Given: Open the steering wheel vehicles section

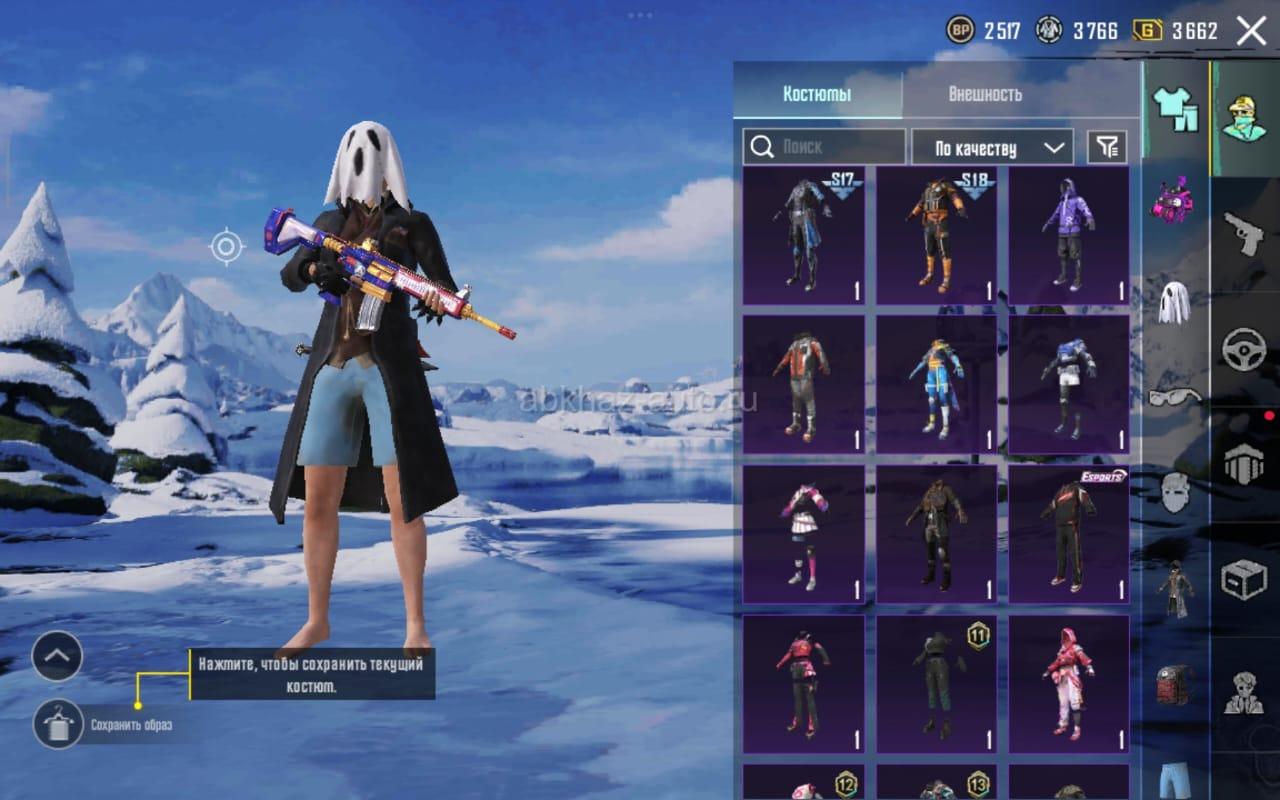Looking at the screenshot, I should click(x=1244, y=350).
